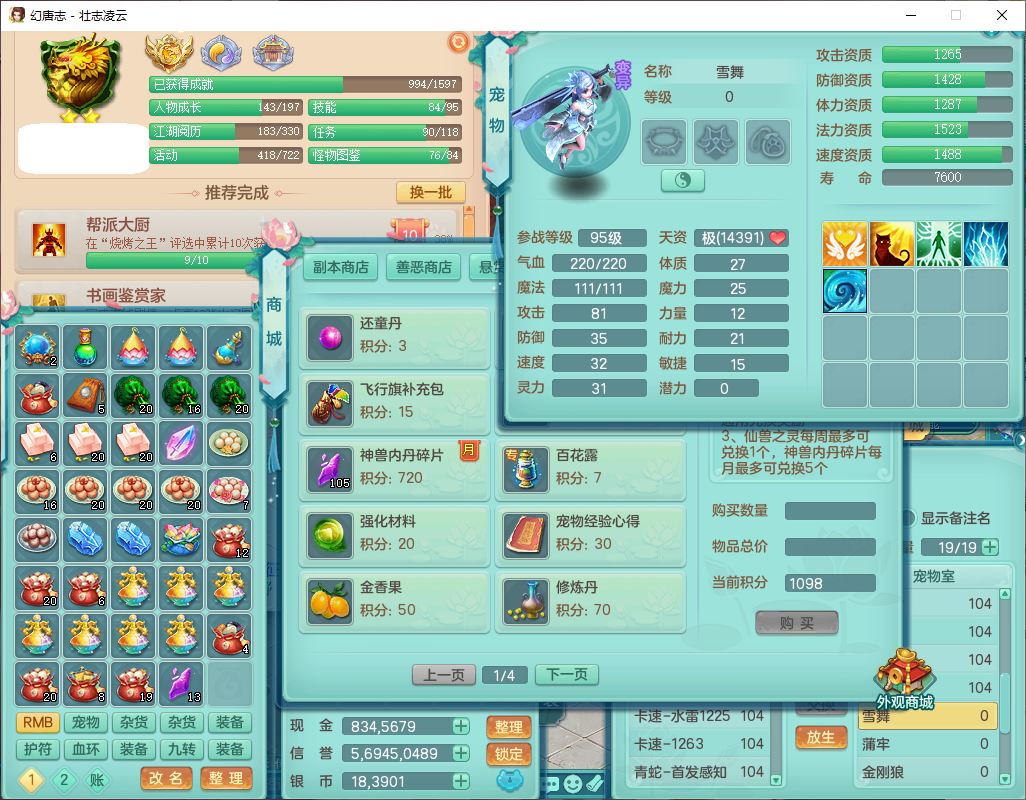
Task: Click the 换一批 refresh button
Action: 430,192
